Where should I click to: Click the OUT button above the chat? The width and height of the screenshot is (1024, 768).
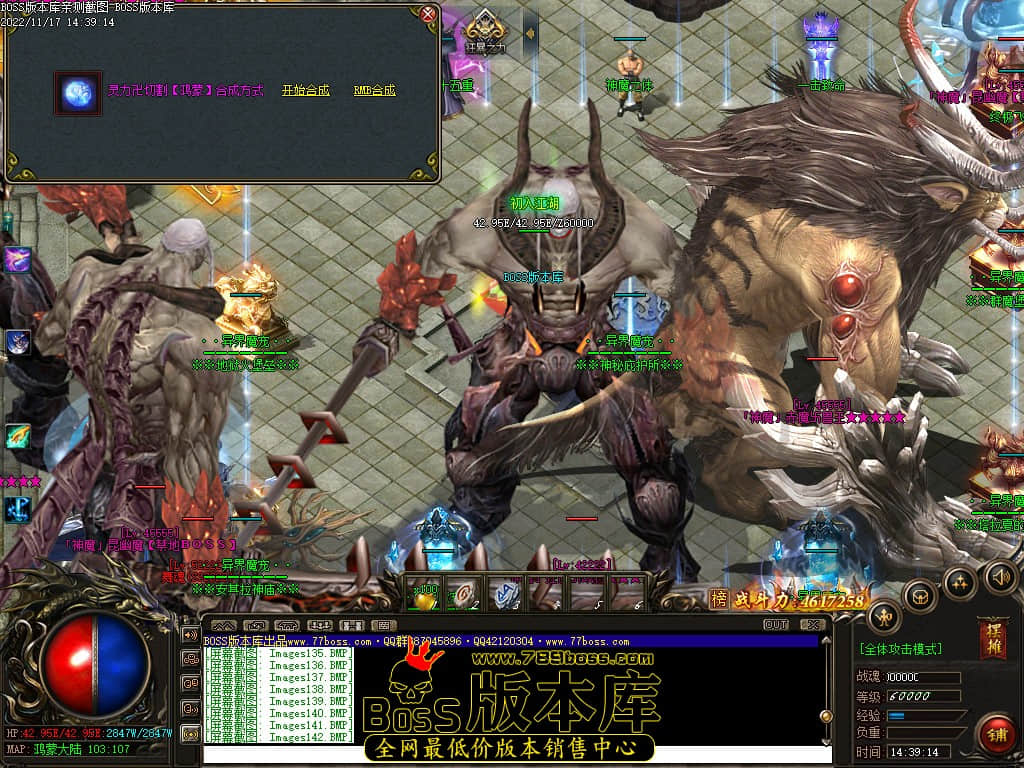point(776,624)
